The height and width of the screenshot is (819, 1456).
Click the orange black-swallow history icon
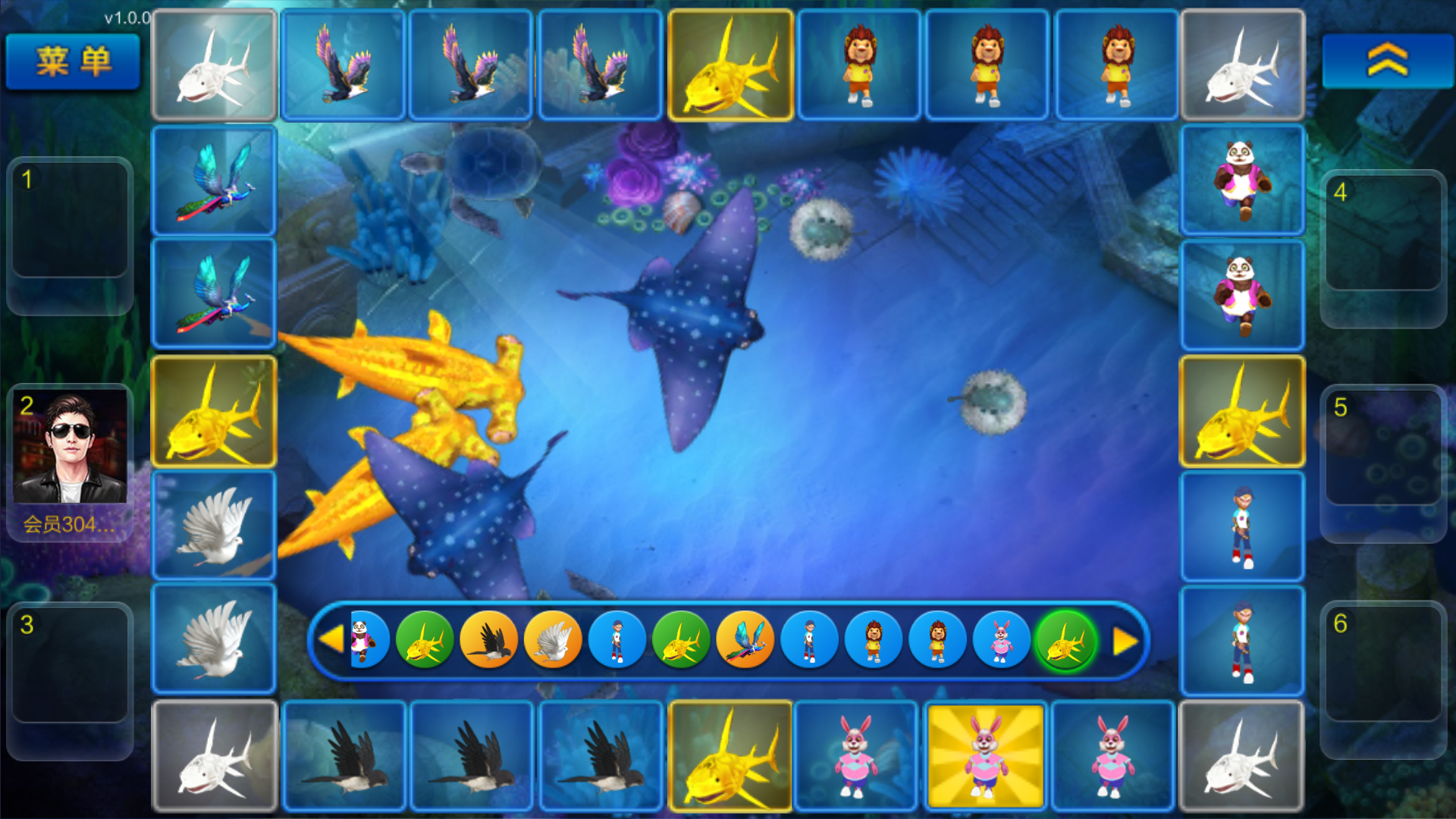pos(488,642)
